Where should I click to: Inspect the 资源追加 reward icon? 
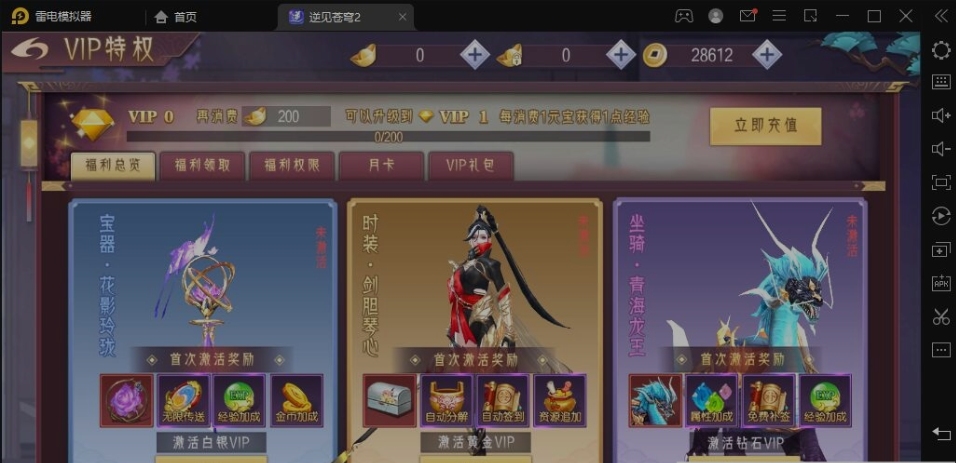559,400
